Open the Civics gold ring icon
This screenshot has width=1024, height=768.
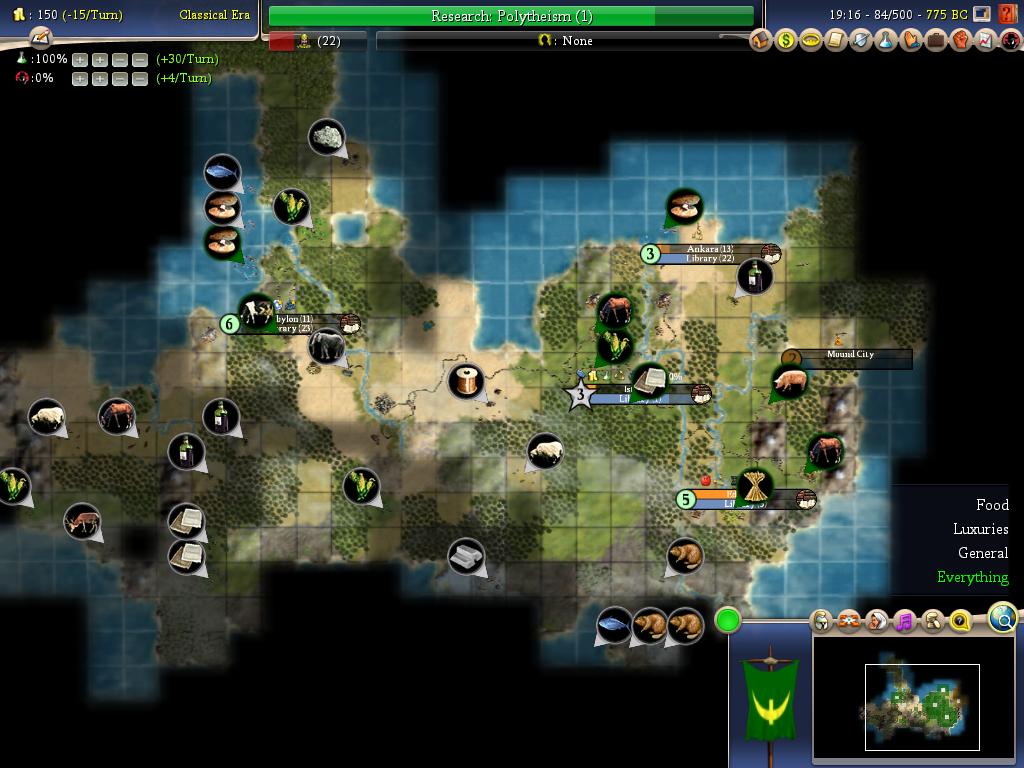click(x=811, y=41)
